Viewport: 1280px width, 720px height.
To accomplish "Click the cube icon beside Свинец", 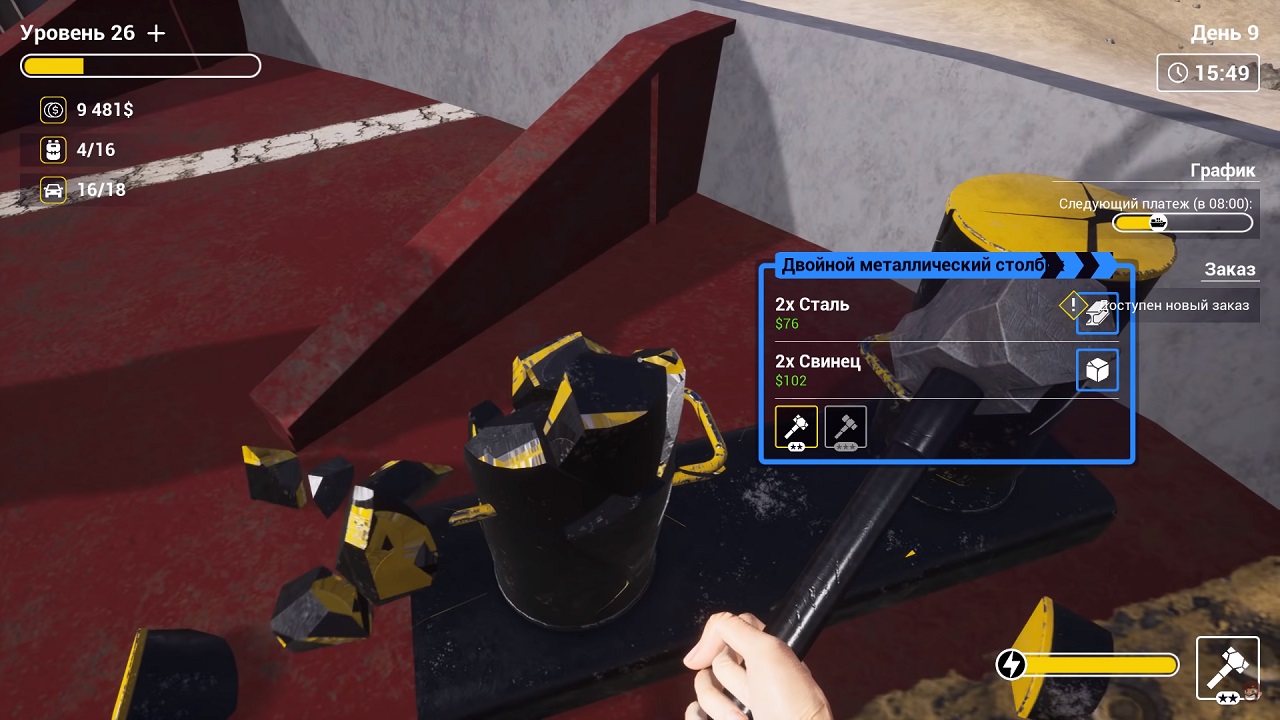I will (x=1097, y=371).
